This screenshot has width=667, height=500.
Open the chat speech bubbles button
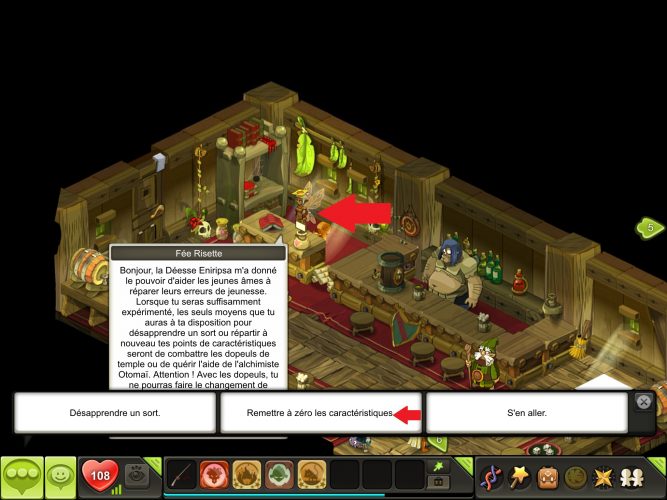pyautogui.click(x=21, y=476)
